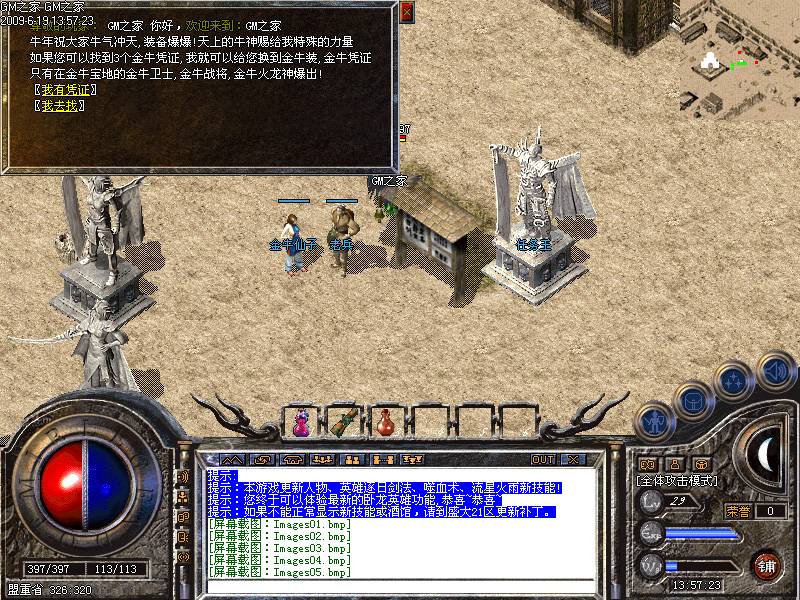Click the OUT button on chat bar

(542, 460)
